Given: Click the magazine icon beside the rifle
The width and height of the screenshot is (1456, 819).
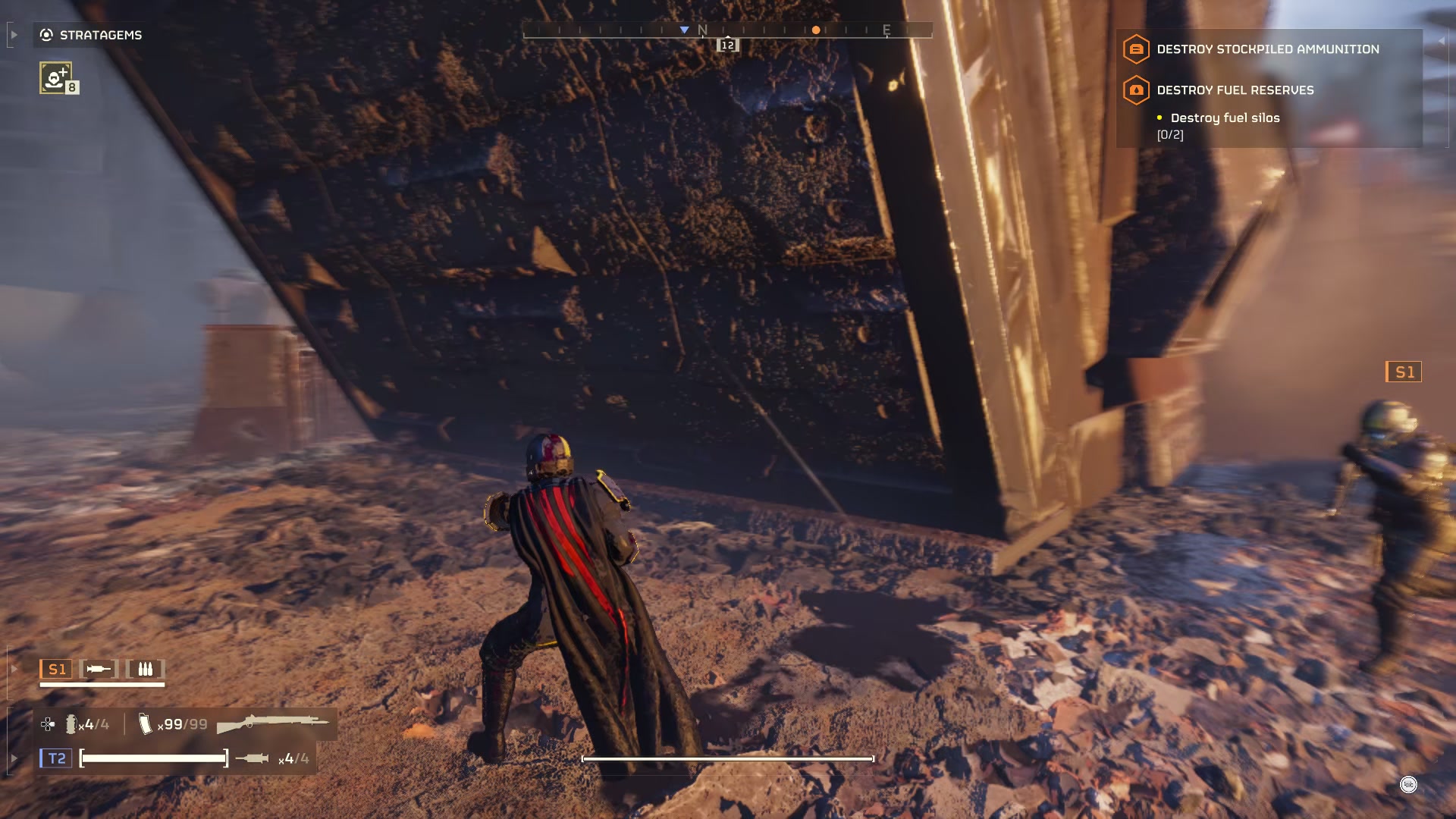Looking at the screenshot, I should tap(145, 724).
